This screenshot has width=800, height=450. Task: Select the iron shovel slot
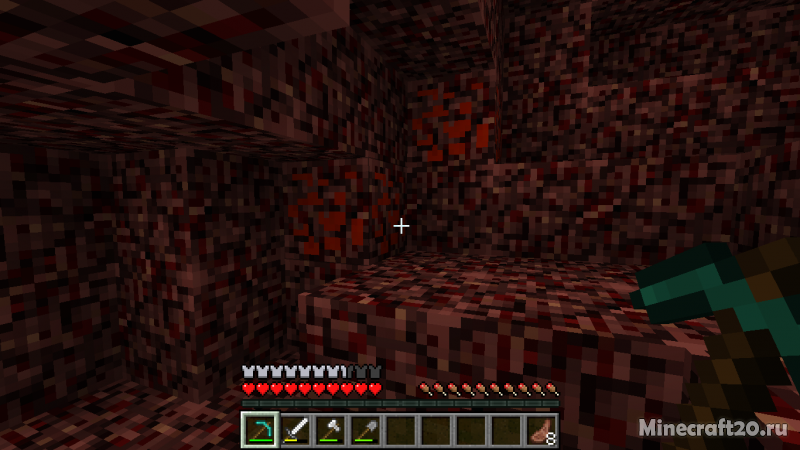[x=365, y=430]
